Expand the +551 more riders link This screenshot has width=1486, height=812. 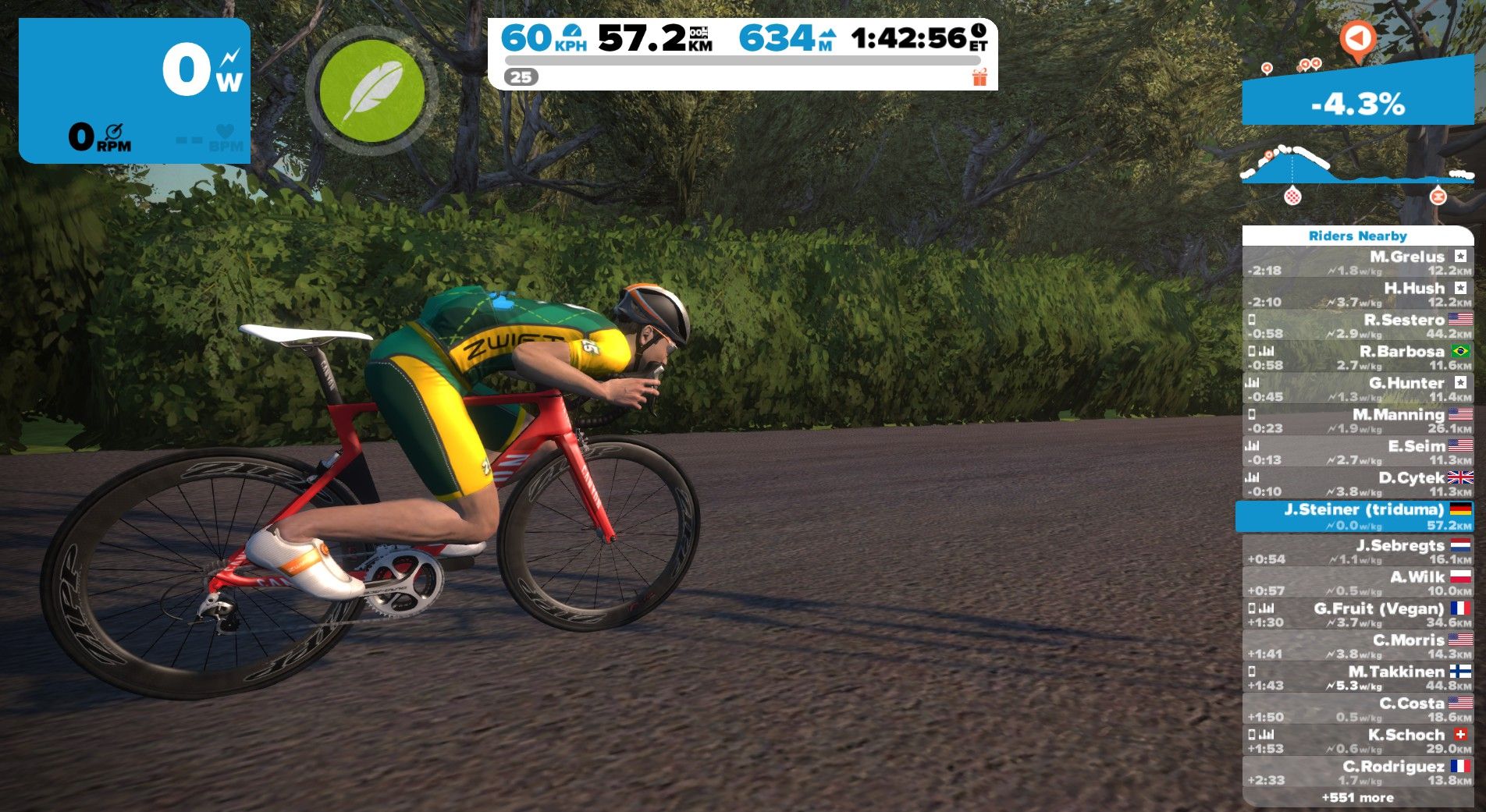1357,797
